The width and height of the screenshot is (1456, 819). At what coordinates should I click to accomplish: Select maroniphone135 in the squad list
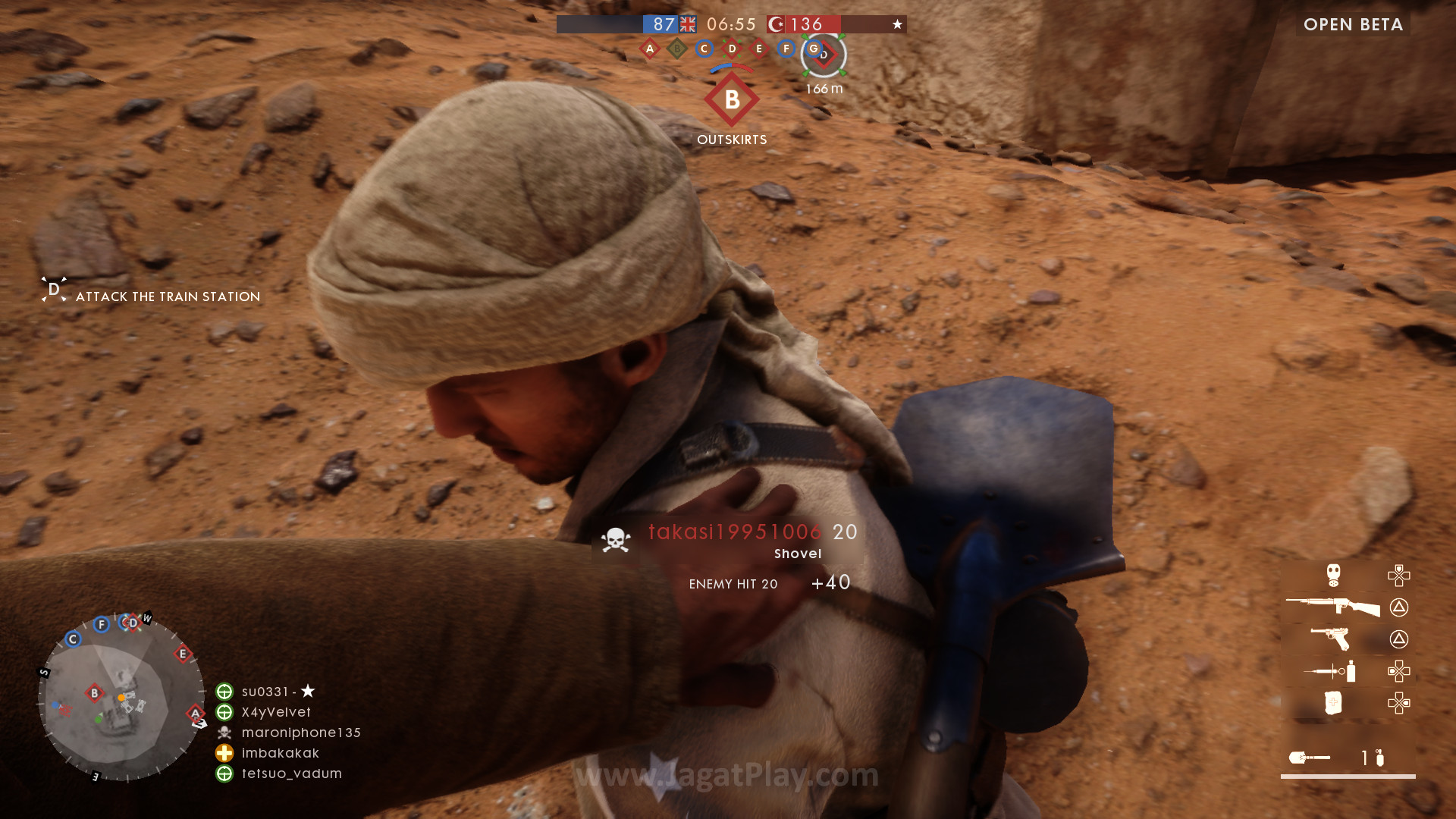click(x=301, y=733)
